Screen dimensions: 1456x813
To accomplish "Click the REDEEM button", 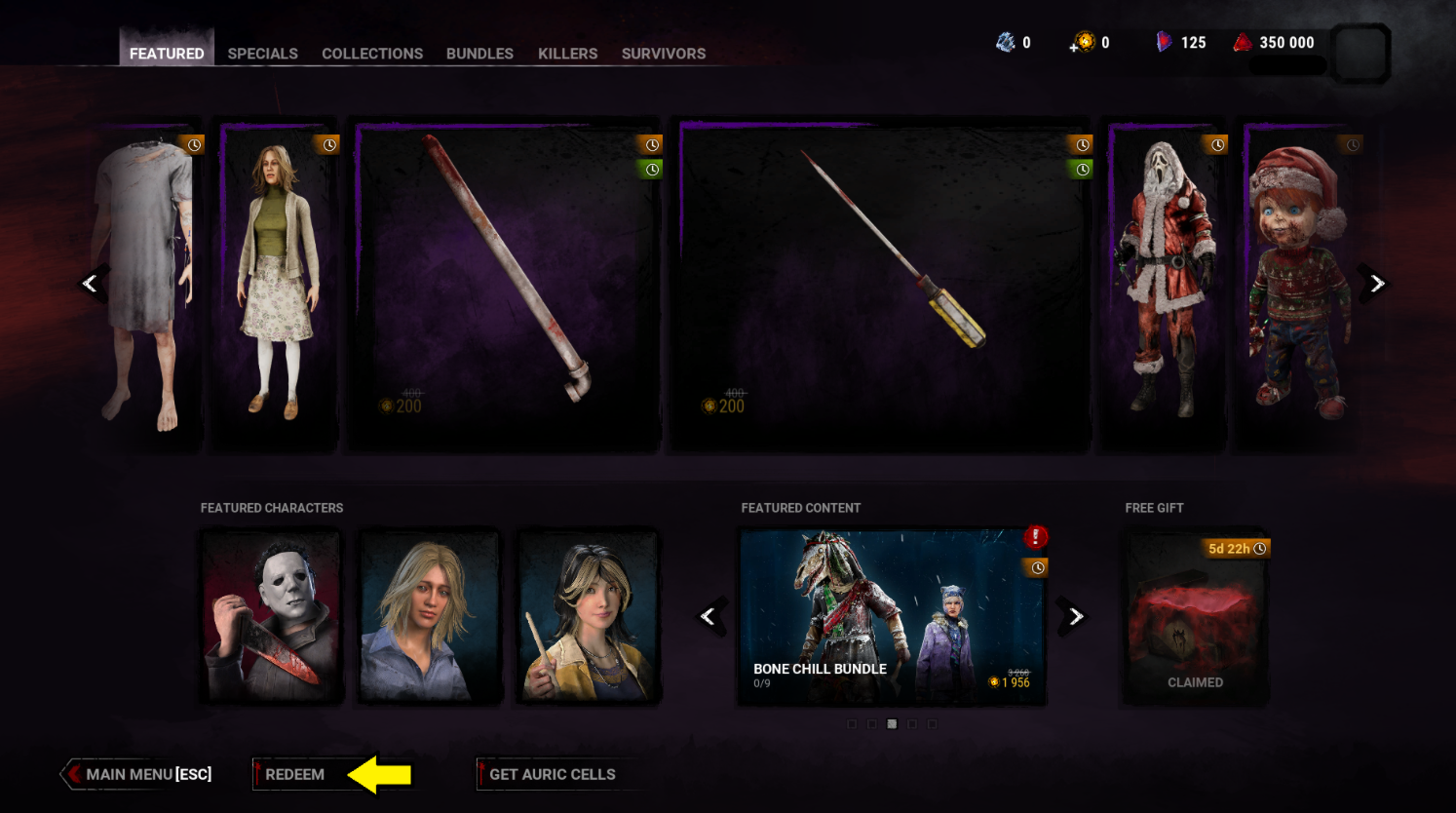I will [x=296, y=774].
